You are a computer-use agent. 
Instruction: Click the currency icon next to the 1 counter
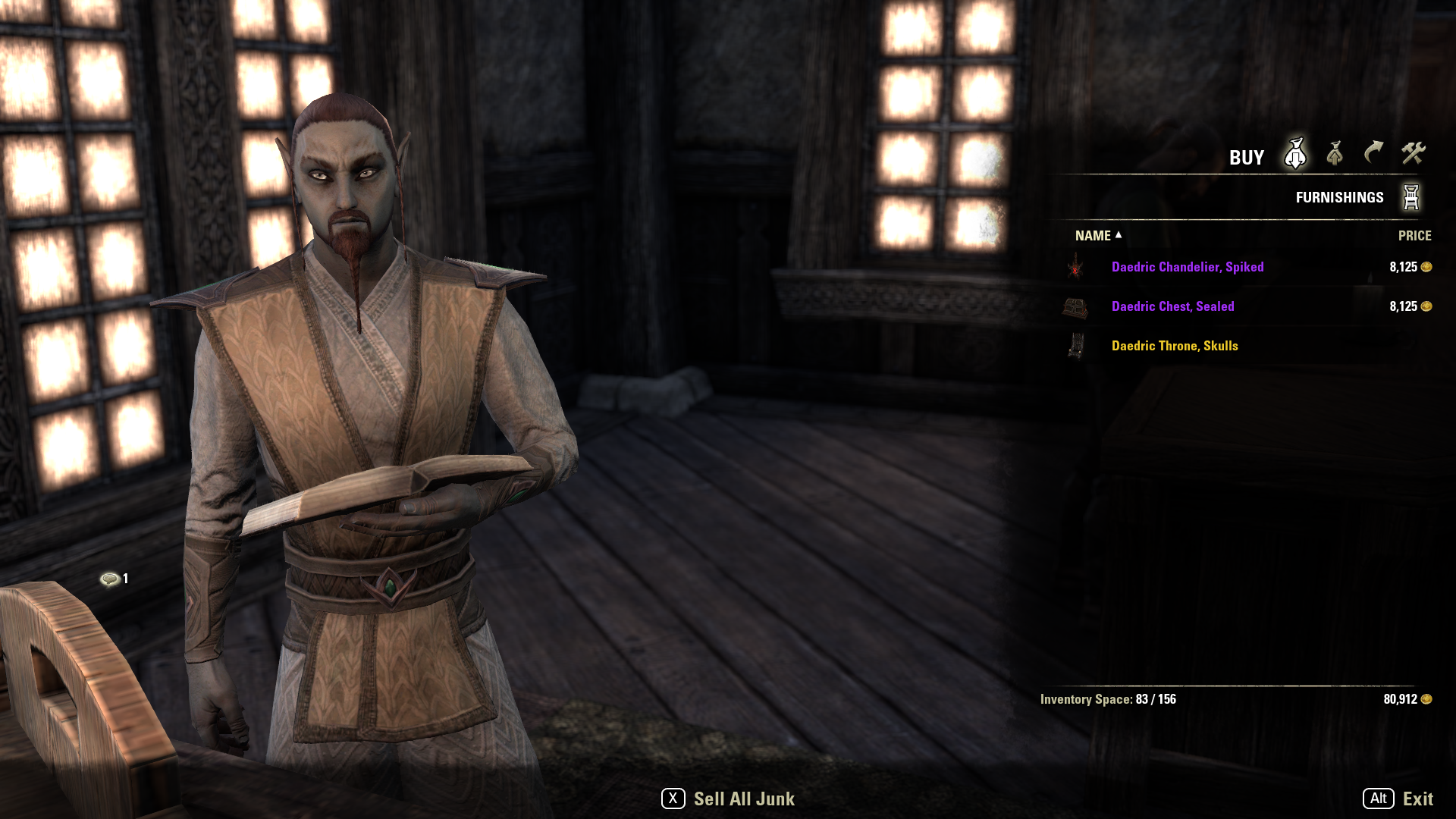point(109,577)
